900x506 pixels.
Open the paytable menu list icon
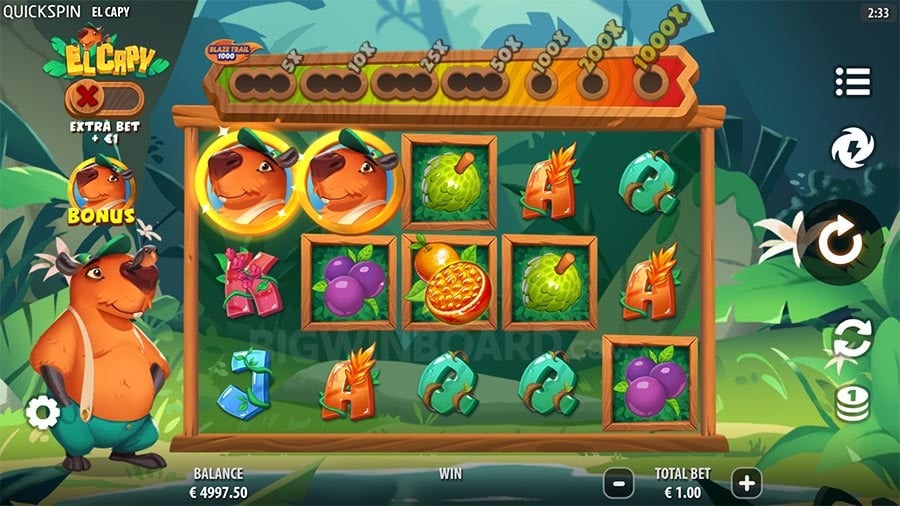(852, 81)
